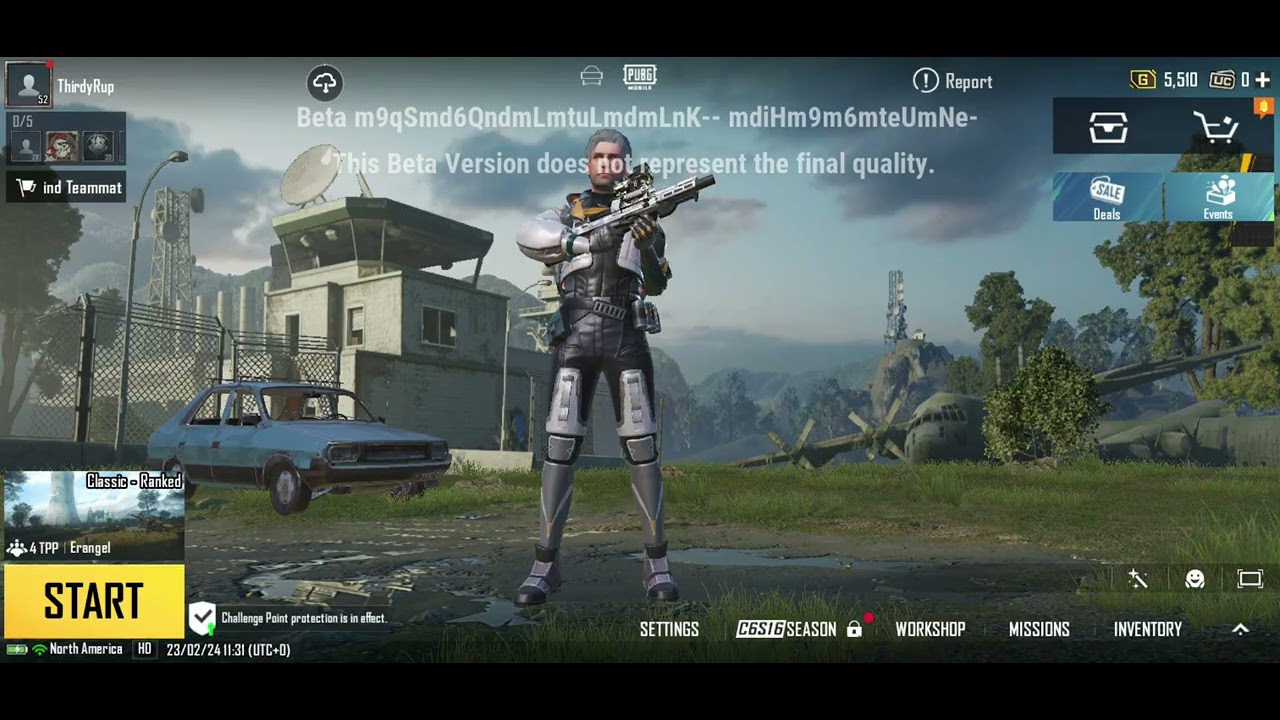Go to the Workshop
This screenshot has height=720, width=1280.
coord(930,629)
